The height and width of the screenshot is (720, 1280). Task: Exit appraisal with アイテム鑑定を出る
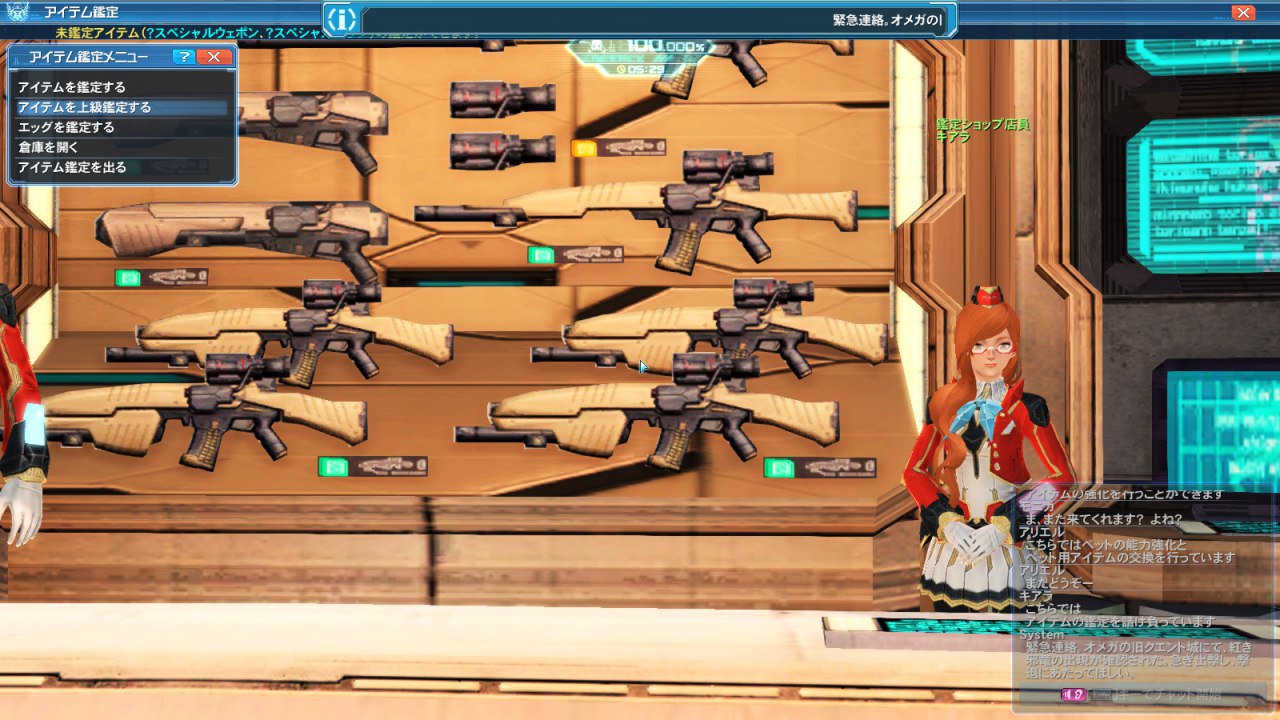pos(72,167)
